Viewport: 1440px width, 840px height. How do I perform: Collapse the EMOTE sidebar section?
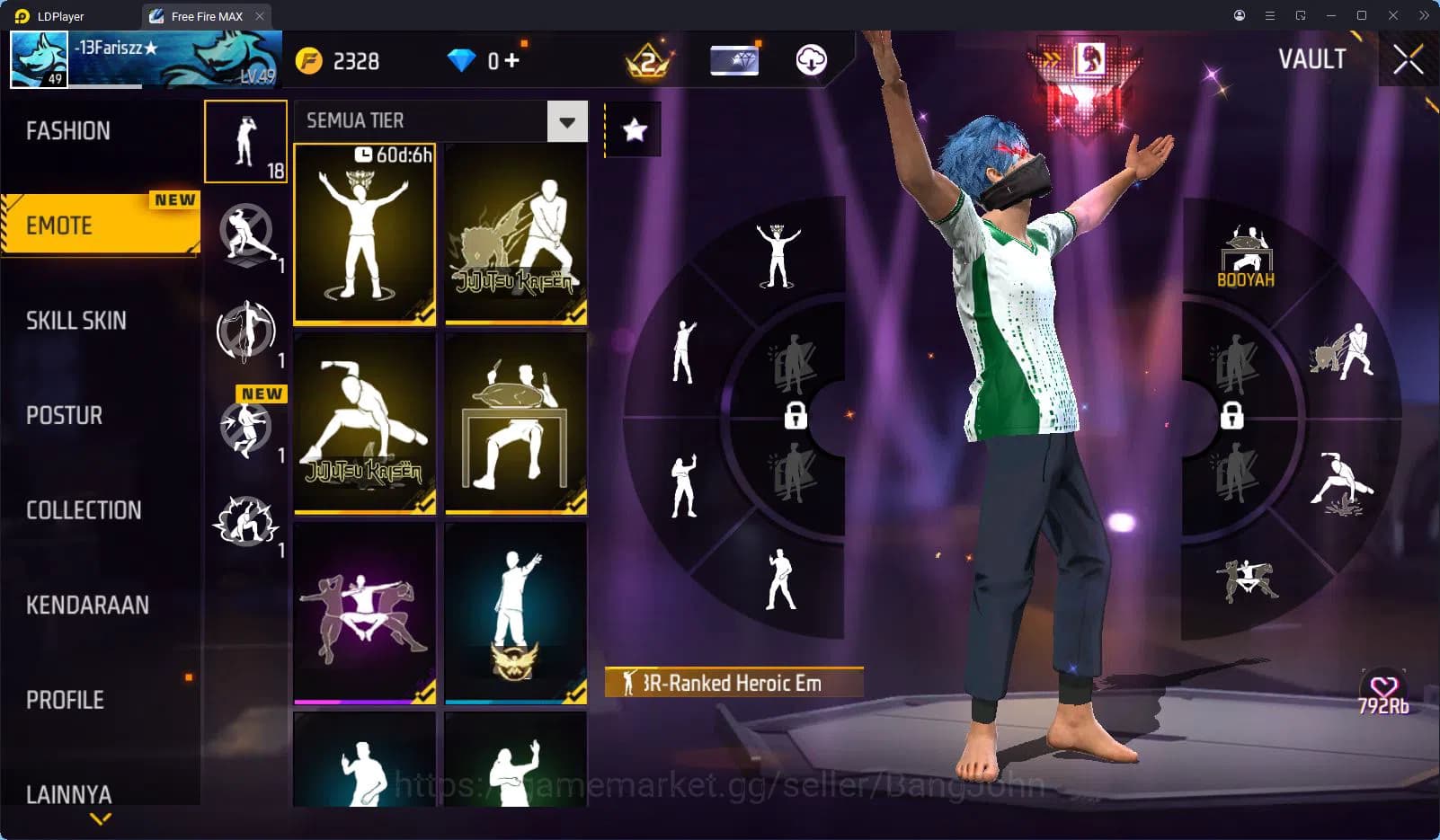coord(99,225)
